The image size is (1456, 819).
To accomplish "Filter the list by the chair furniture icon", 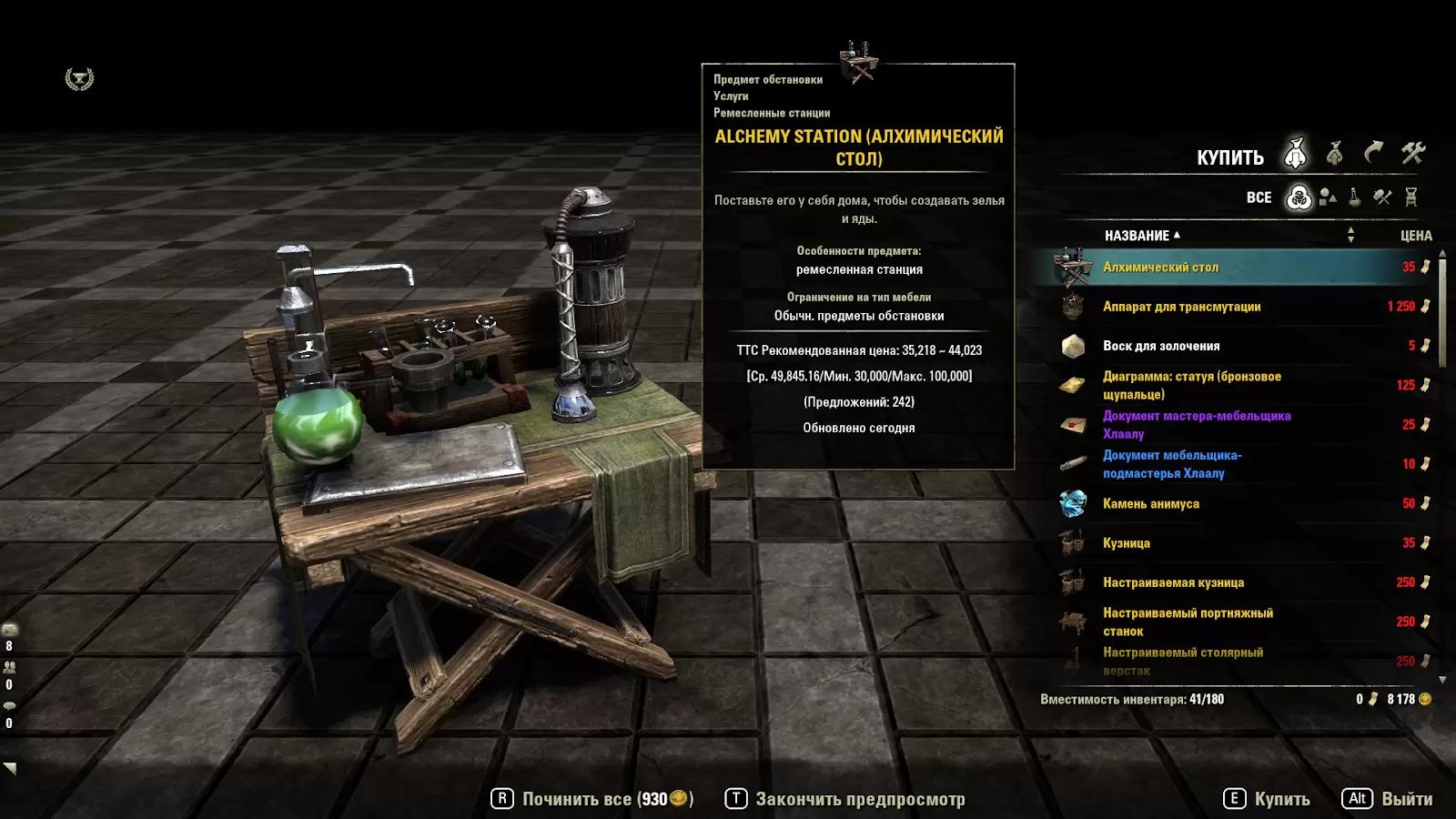I will (1411, 197).
